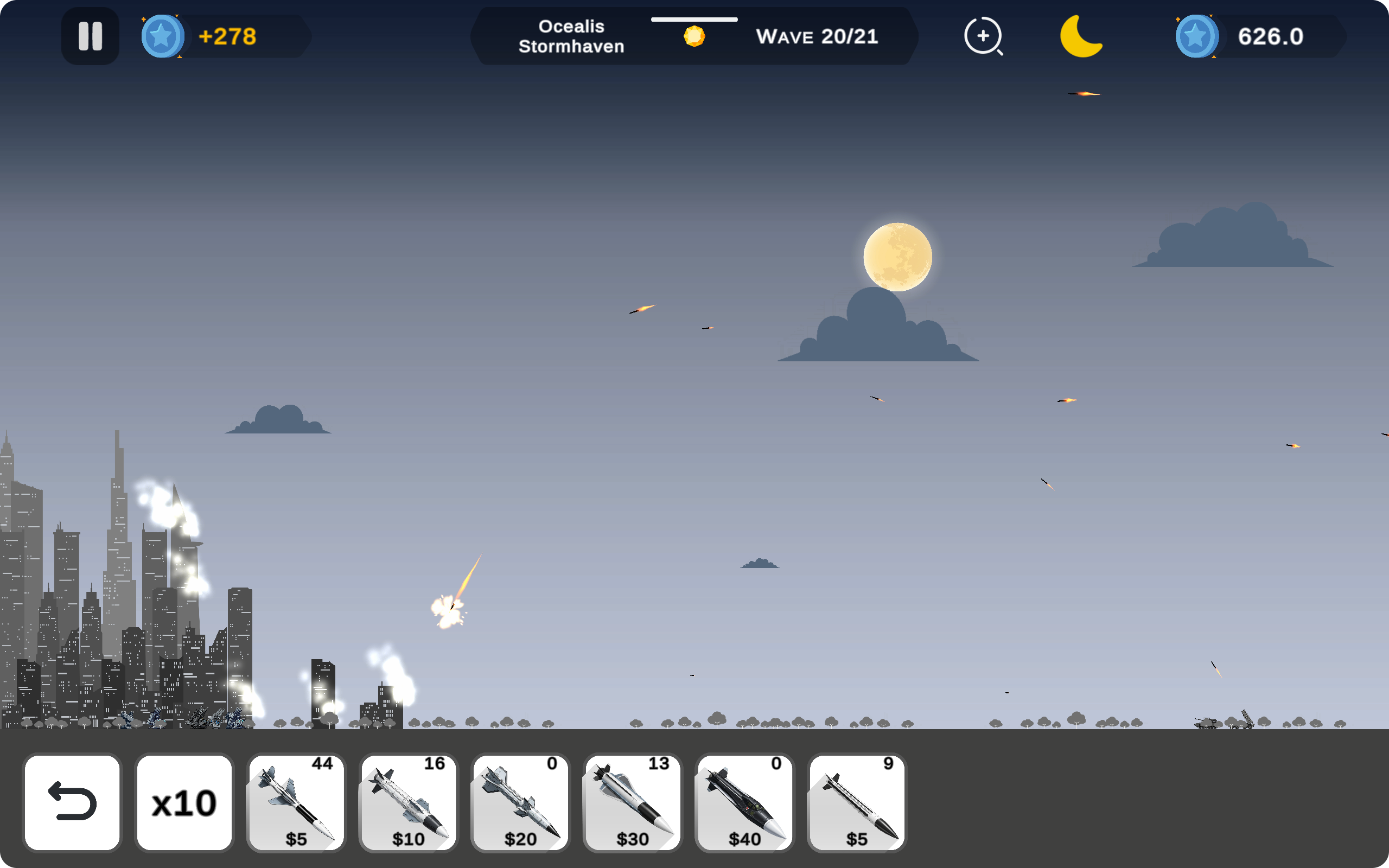Select the $40 black stealth missile
The image size is (1389, 868).
(744, 802)
